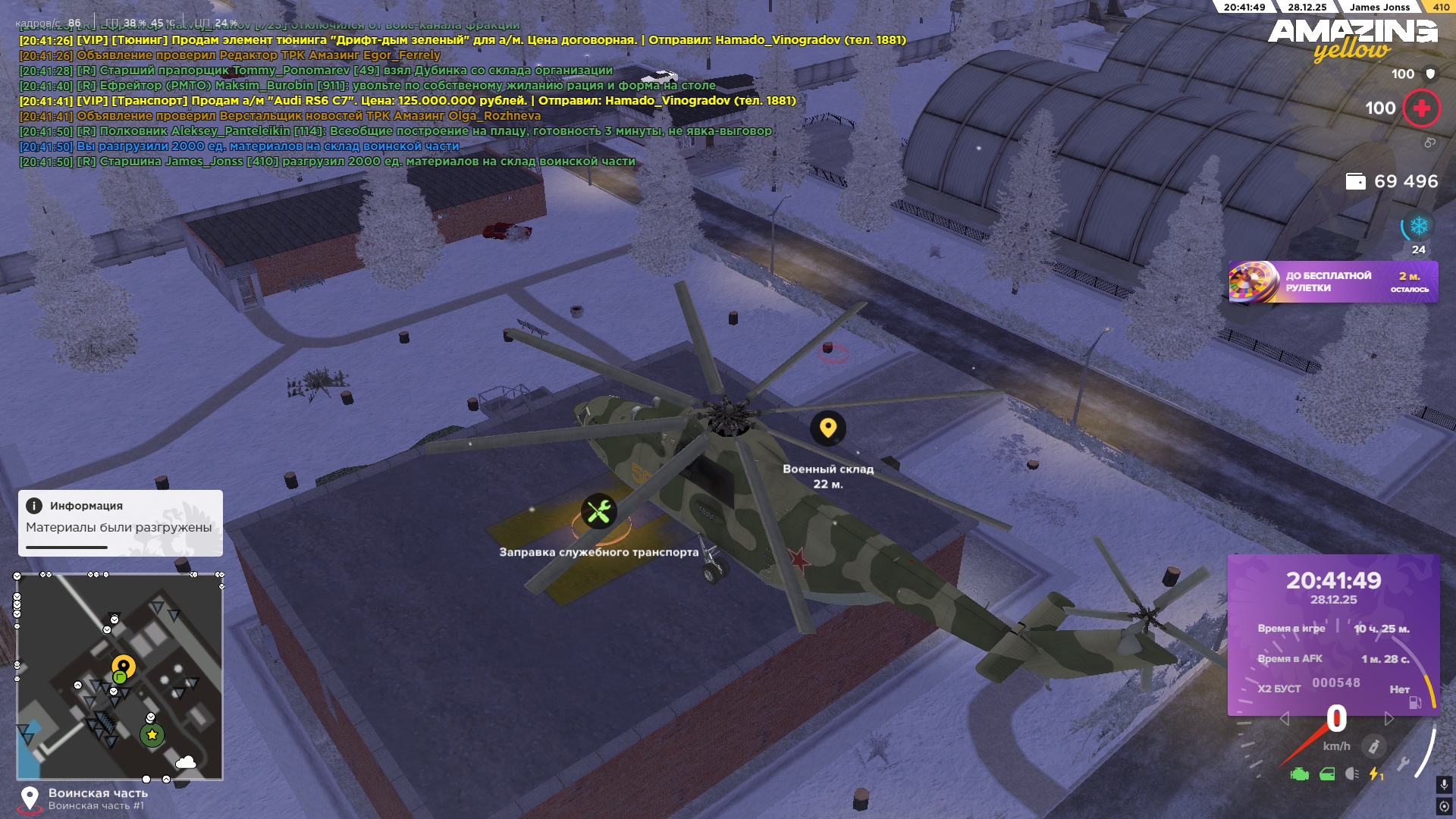
Task: Toggle the green engine indicator icon
Action: 1298,774
